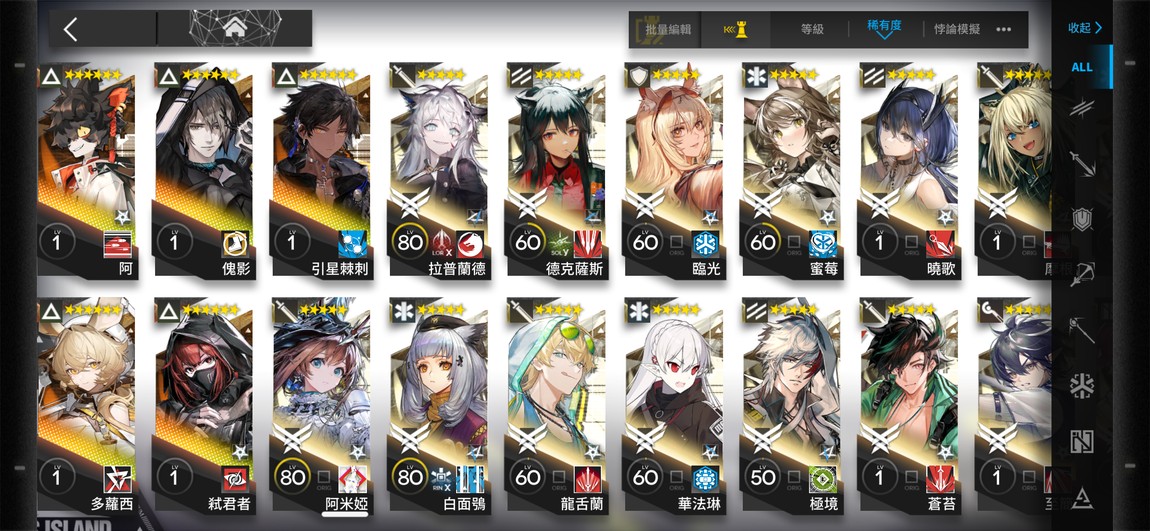Sort operators by 稀有度
The image size is (1150, 531).
pyautogui.click(x=884, y=28)
